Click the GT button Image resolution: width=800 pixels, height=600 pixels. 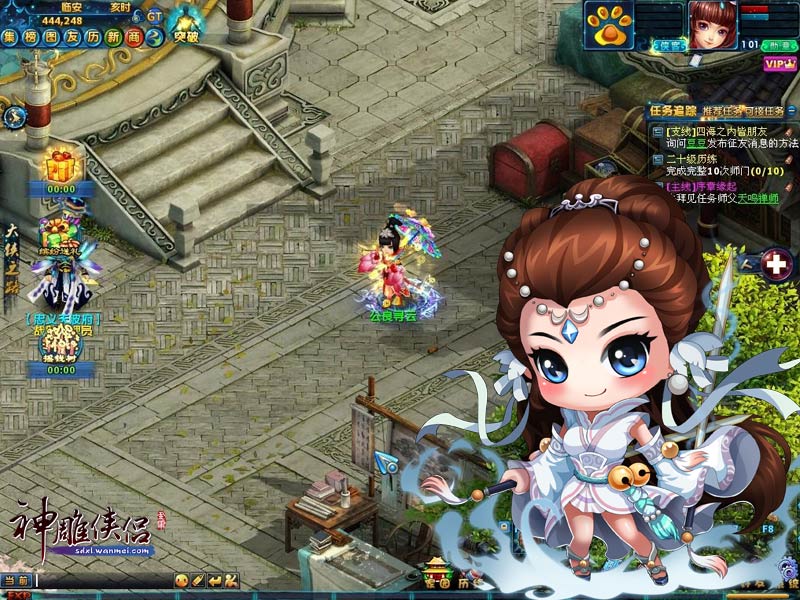154,16
